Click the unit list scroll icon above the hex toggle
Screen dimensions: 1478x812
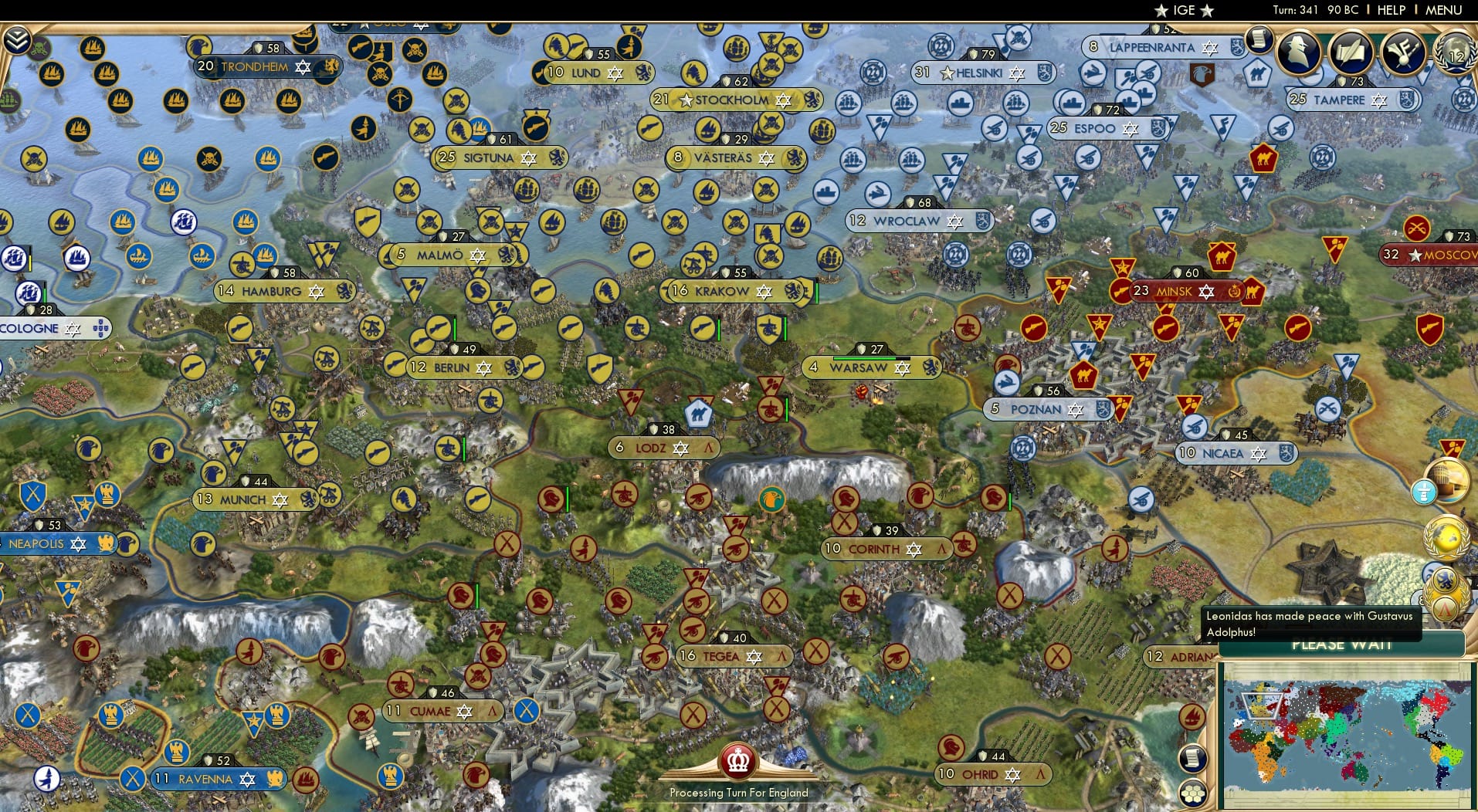click(x=1193, y=758)
